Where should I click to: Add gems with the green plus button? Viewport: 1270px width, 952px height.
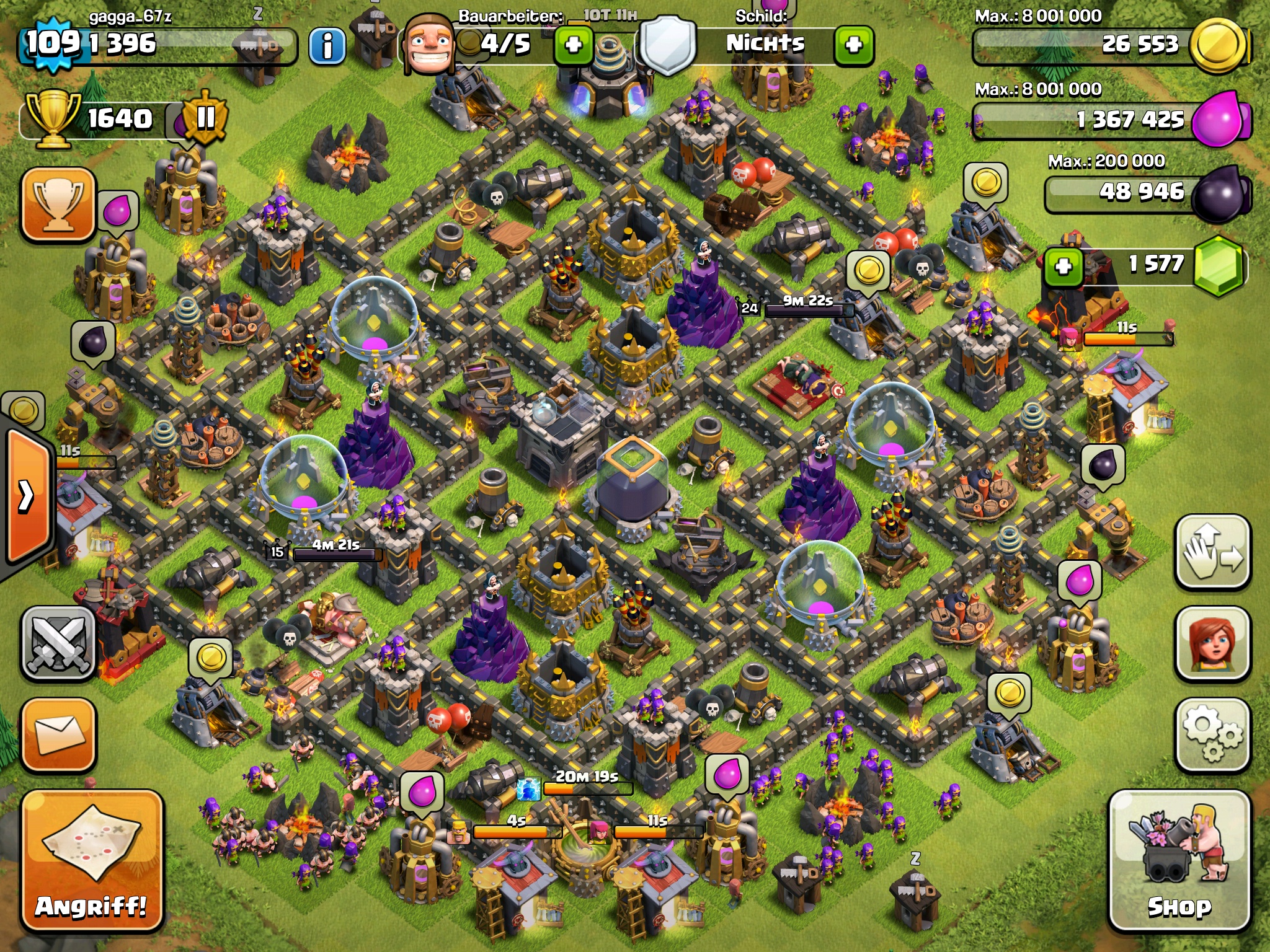1063,267
